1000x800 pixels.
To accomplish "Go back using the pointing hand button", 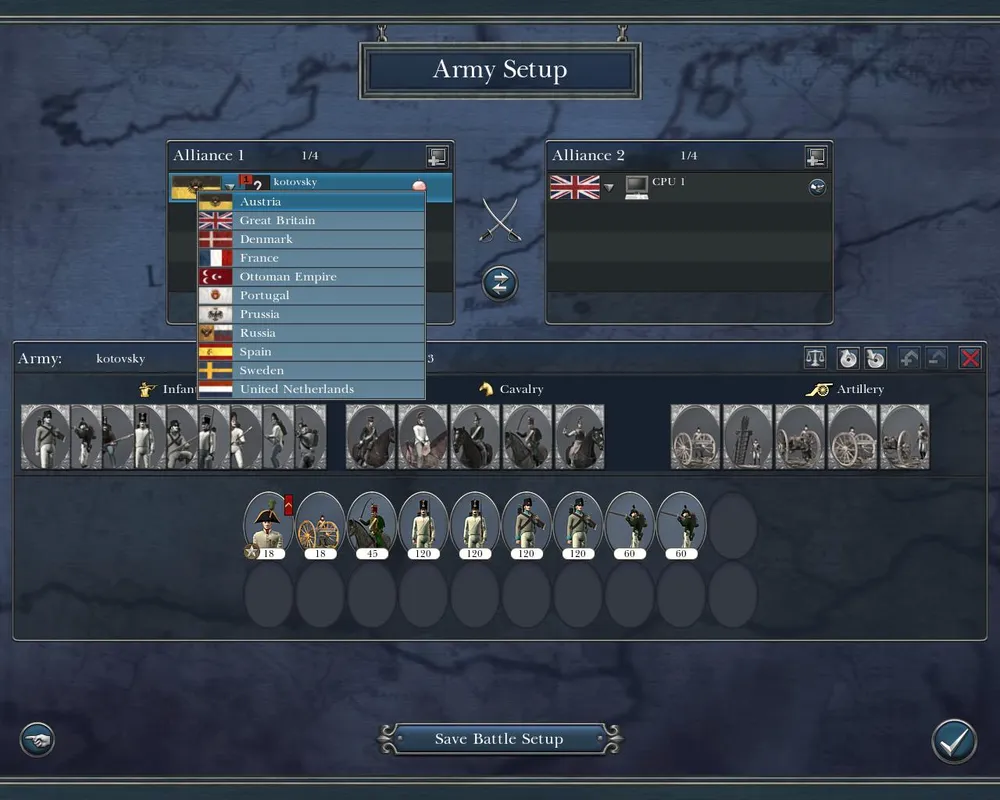I will 37,740.
